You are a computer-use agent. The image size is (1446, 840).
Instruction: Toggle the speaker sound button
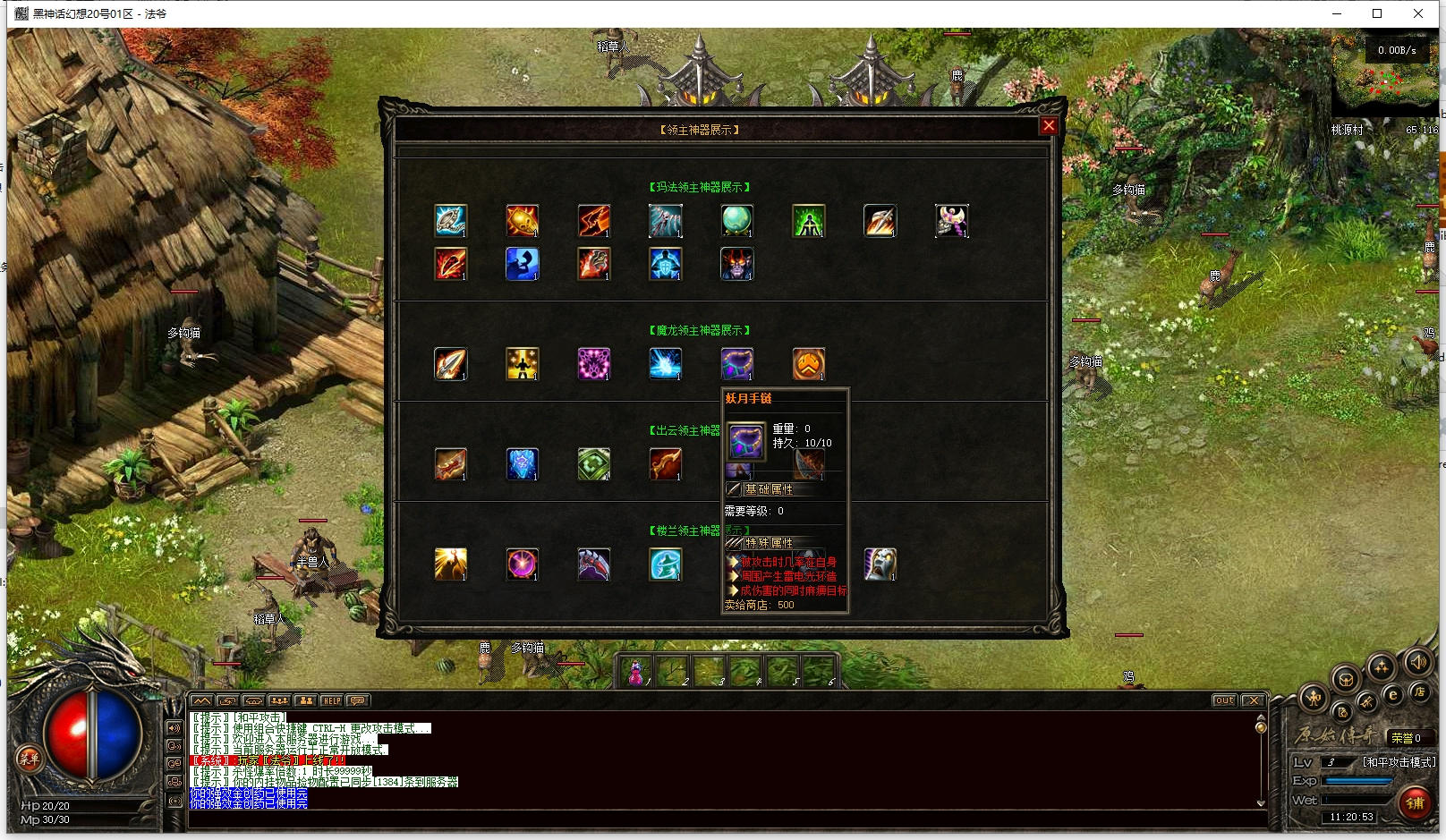click(1417, 663)
